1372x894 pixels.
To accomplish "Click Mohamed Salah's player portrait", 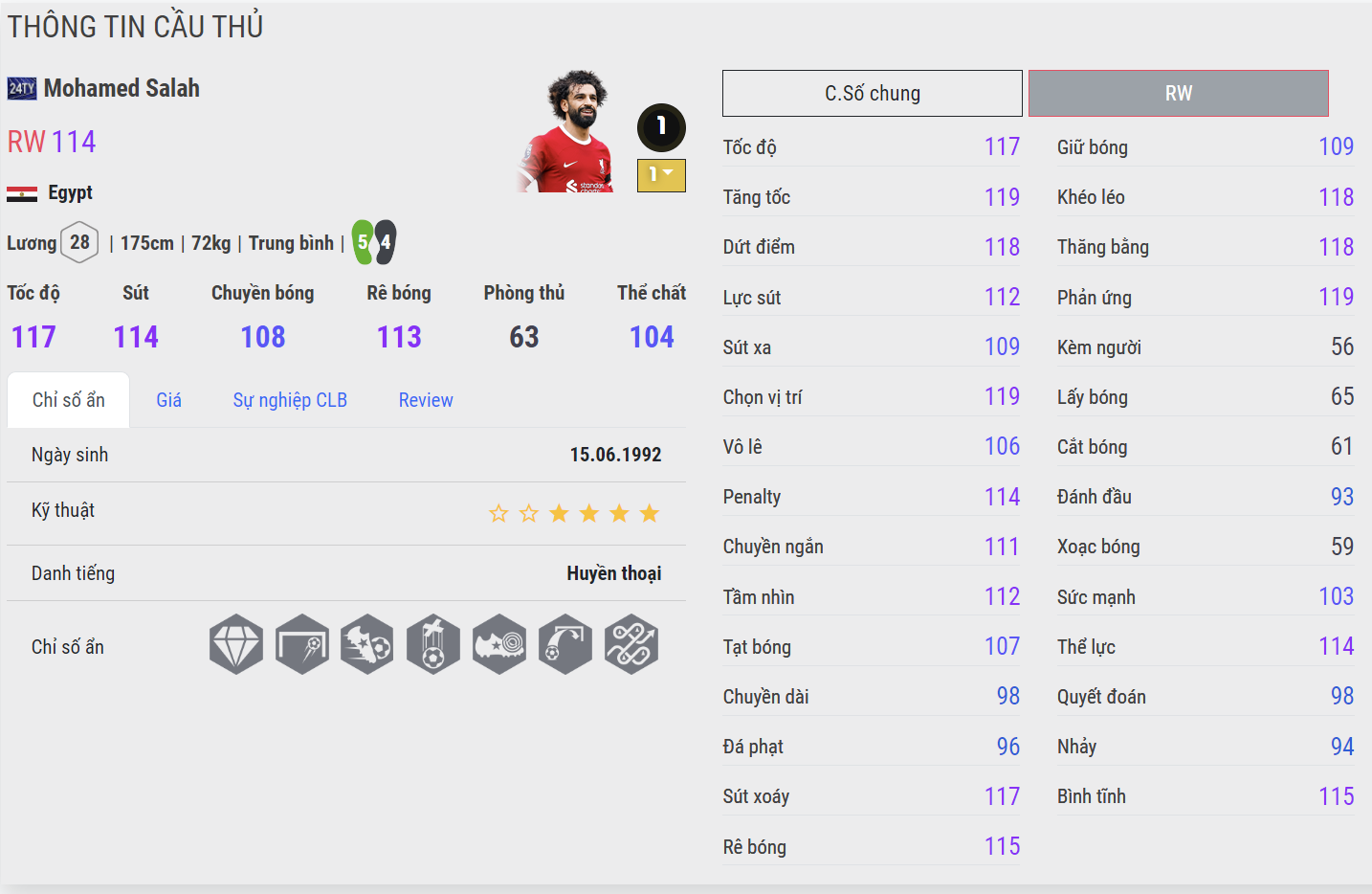I will click(x=568, y=132).
